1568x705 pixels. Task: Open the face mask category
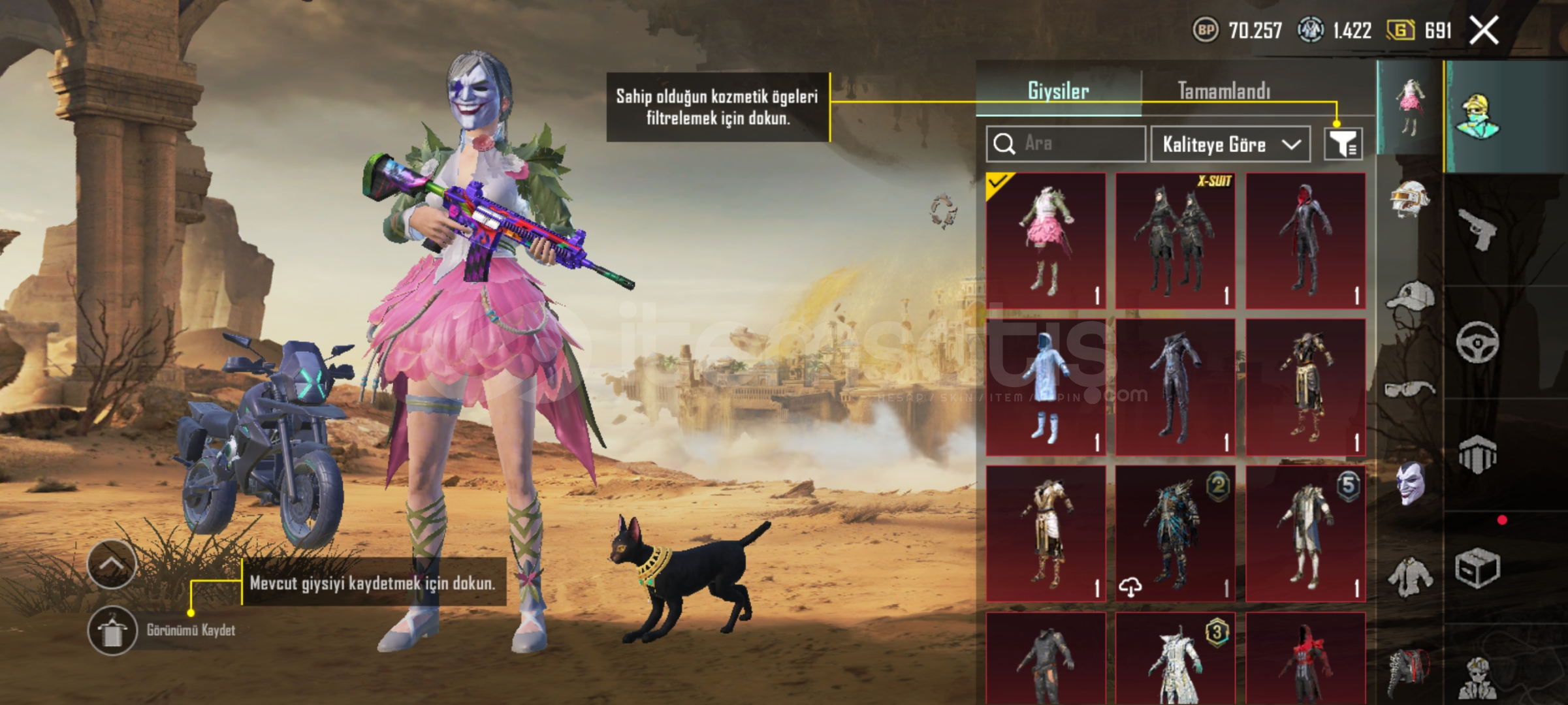tap(1409, 483)
